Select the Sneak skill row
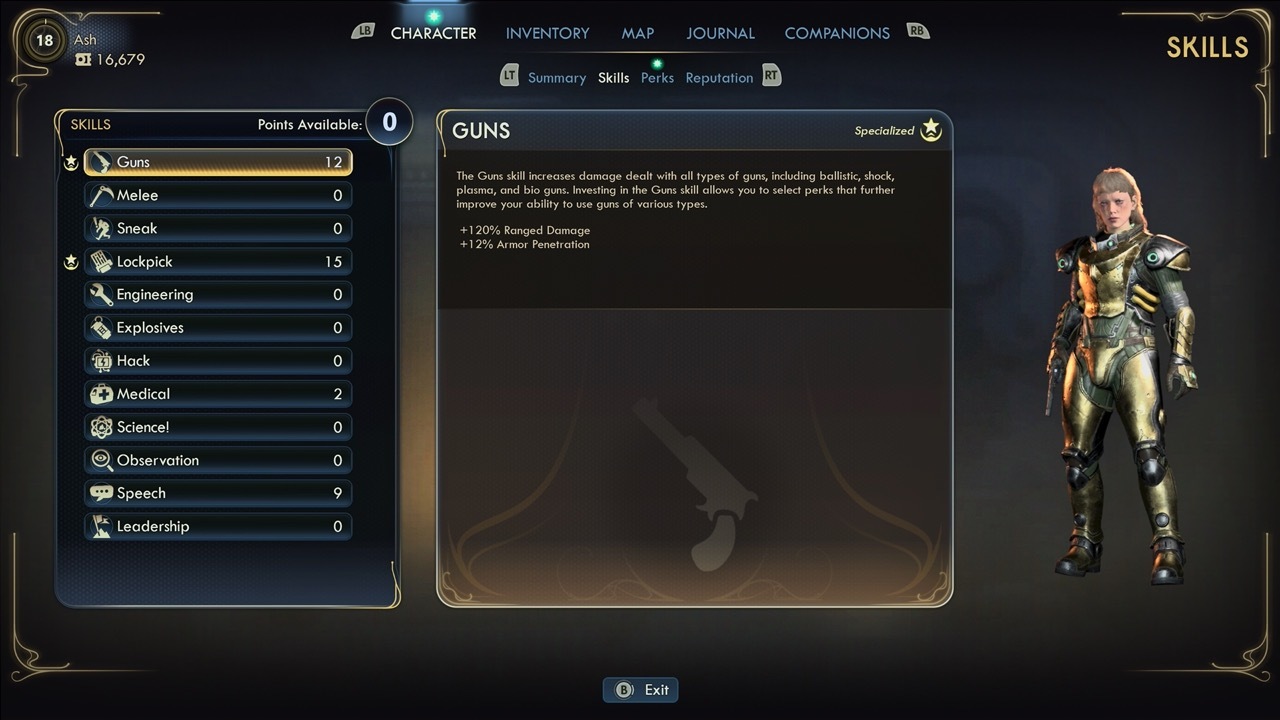The width and height of the screenshot is (1280, 720). click(218, 228)
